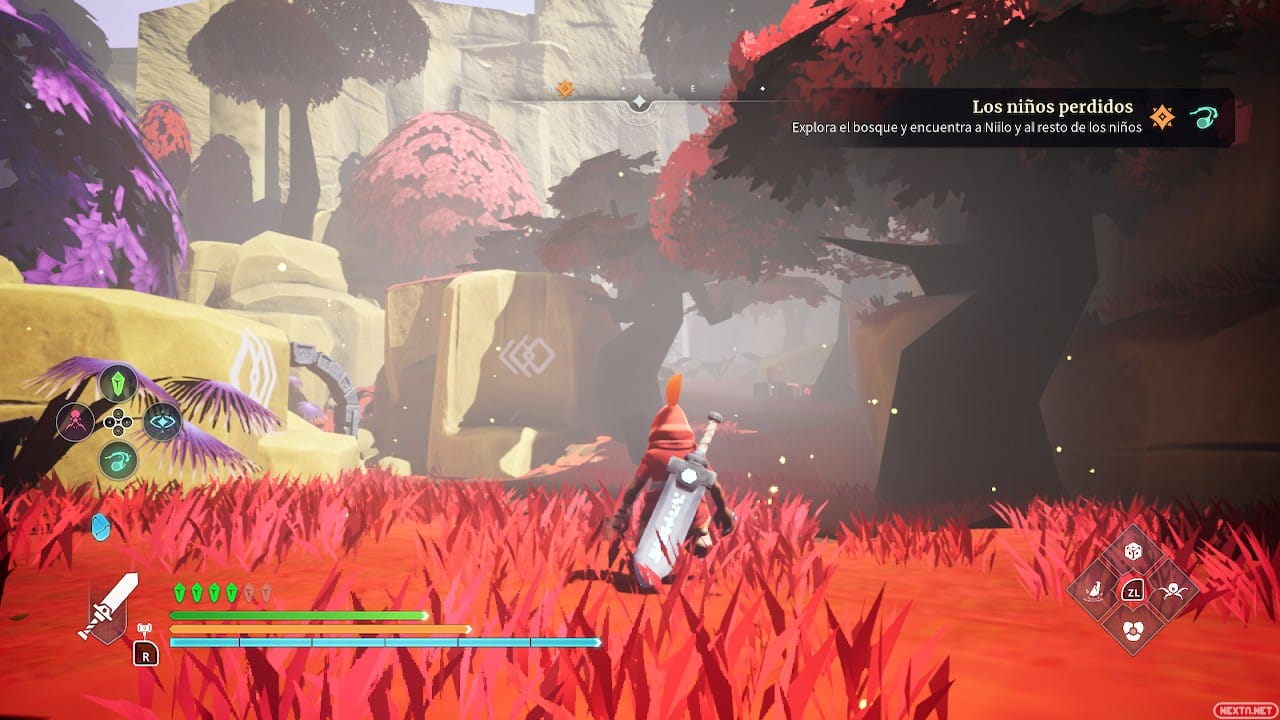Click the orange diamond icon in quest banner

pos(1162,118)
